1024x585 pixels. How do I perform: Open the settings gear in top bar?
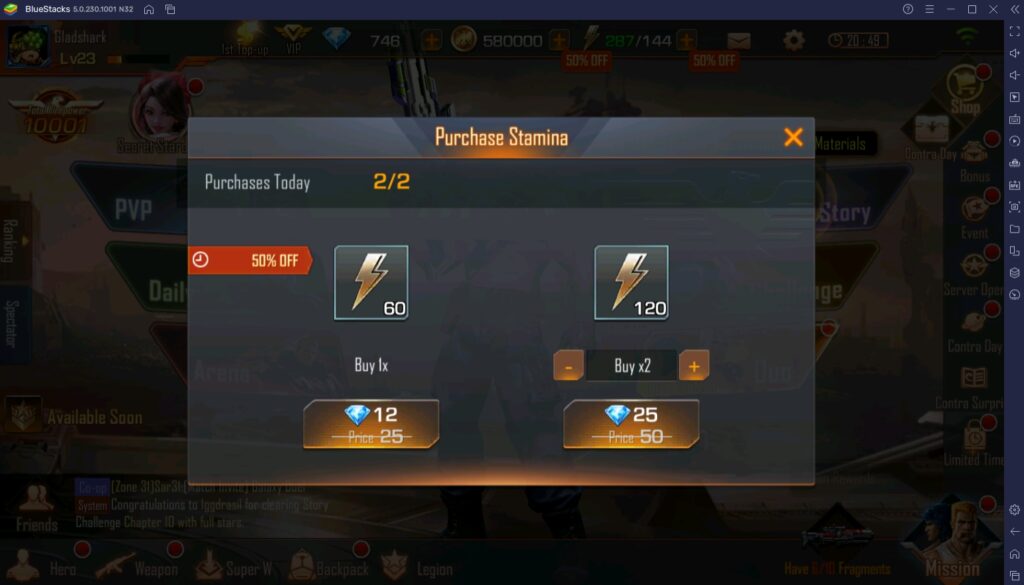pos(794,41)
